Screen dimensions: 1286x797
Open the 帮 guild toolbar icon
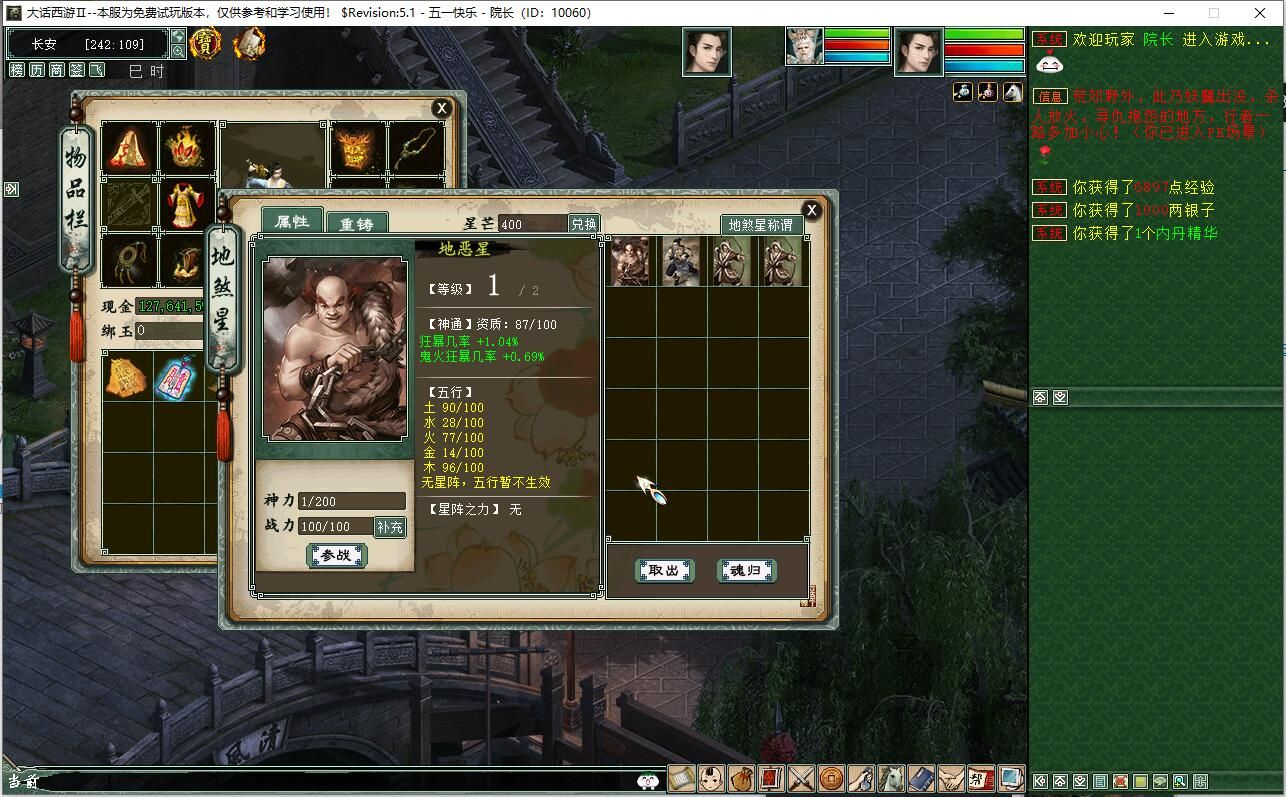coord(981,778)
